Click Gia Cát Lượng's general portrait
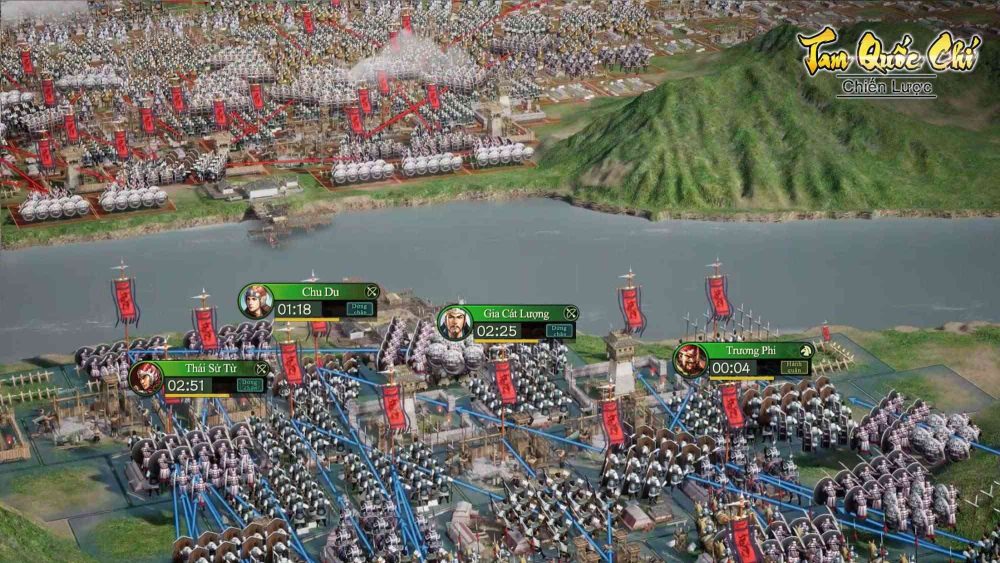Viewport: 1000px width, 563px height. (455, 323)
